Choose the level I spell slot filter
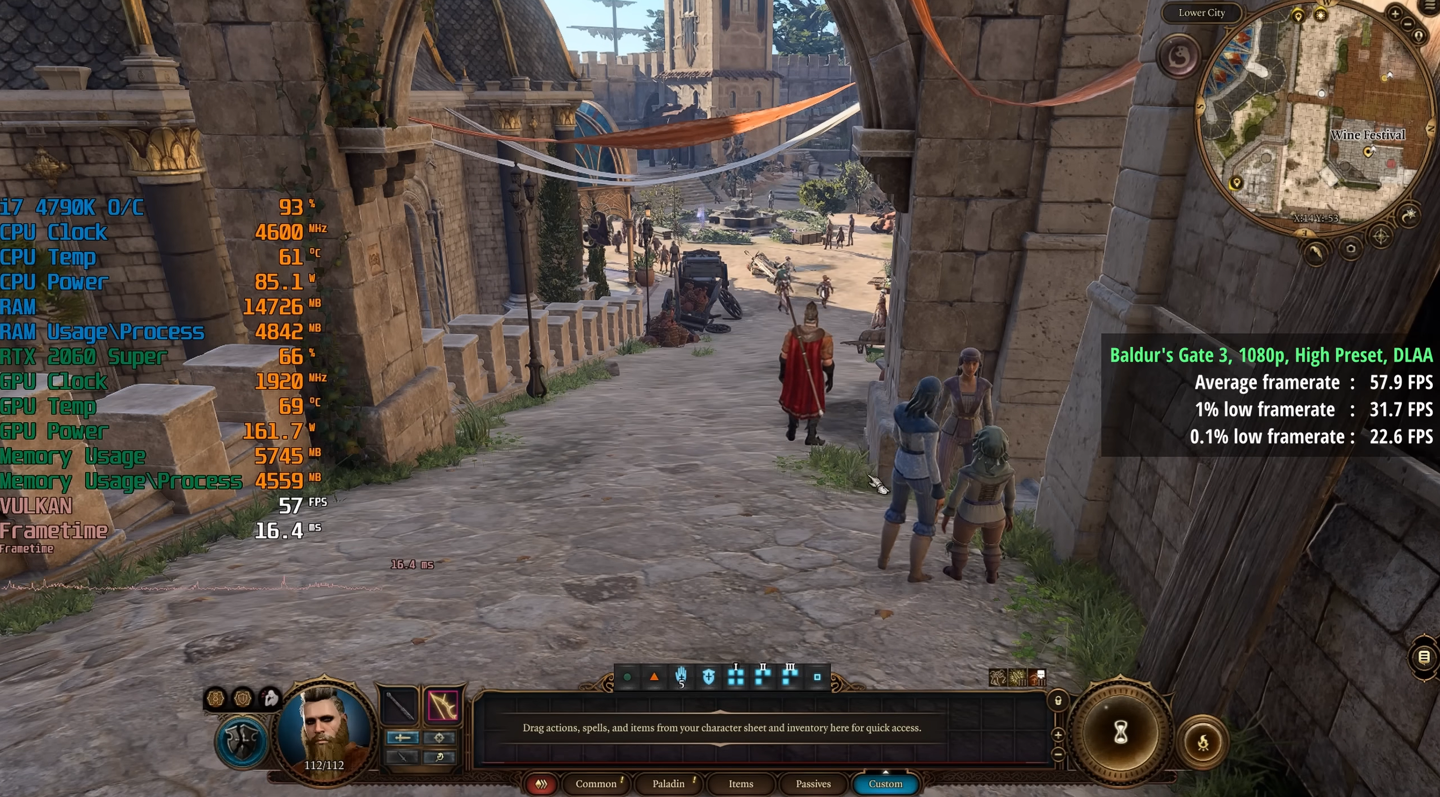This screenshot has width=1440, height=797. tap(736, 677)
